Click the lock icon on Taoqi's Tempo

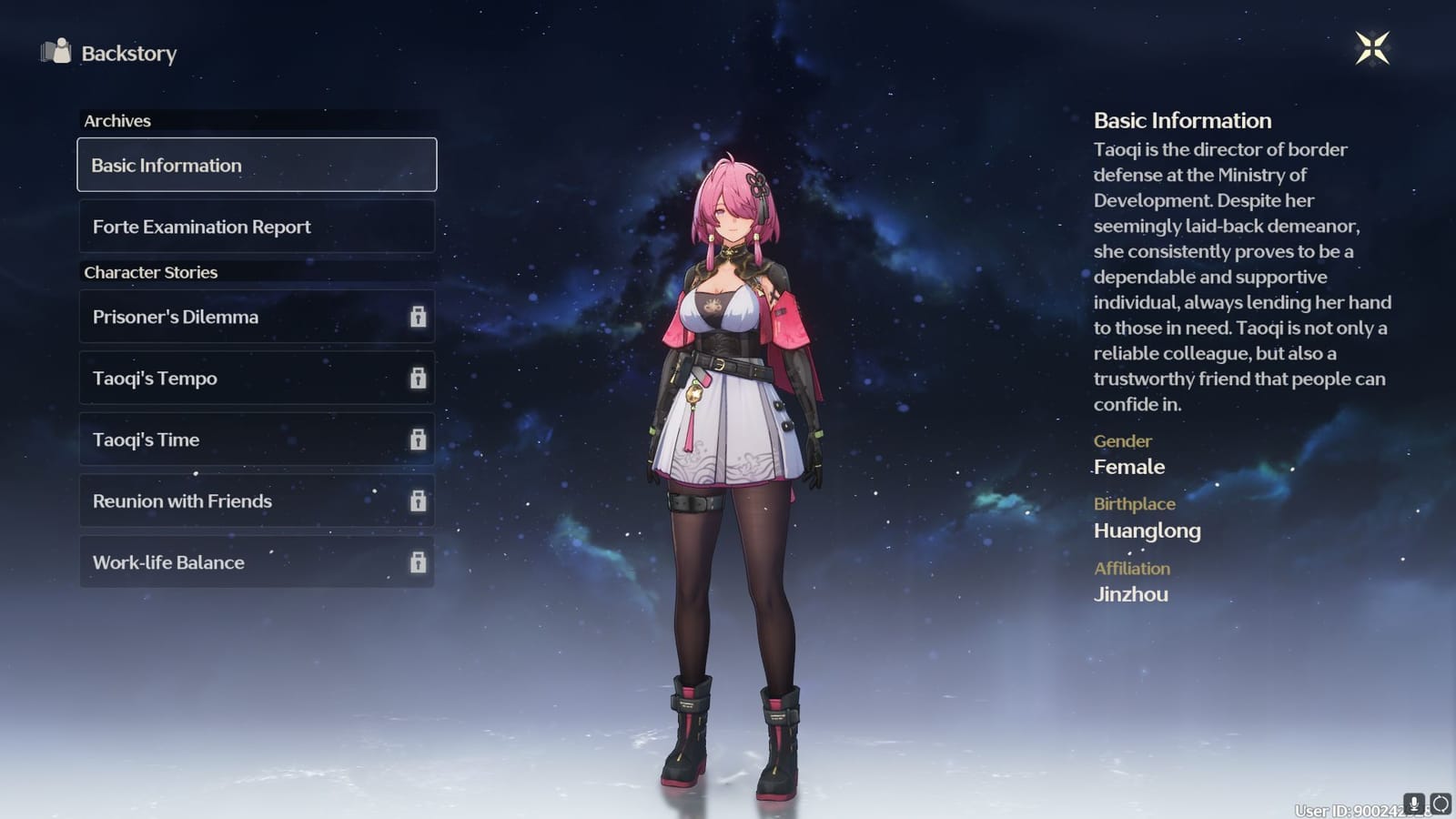pos(420,379)
